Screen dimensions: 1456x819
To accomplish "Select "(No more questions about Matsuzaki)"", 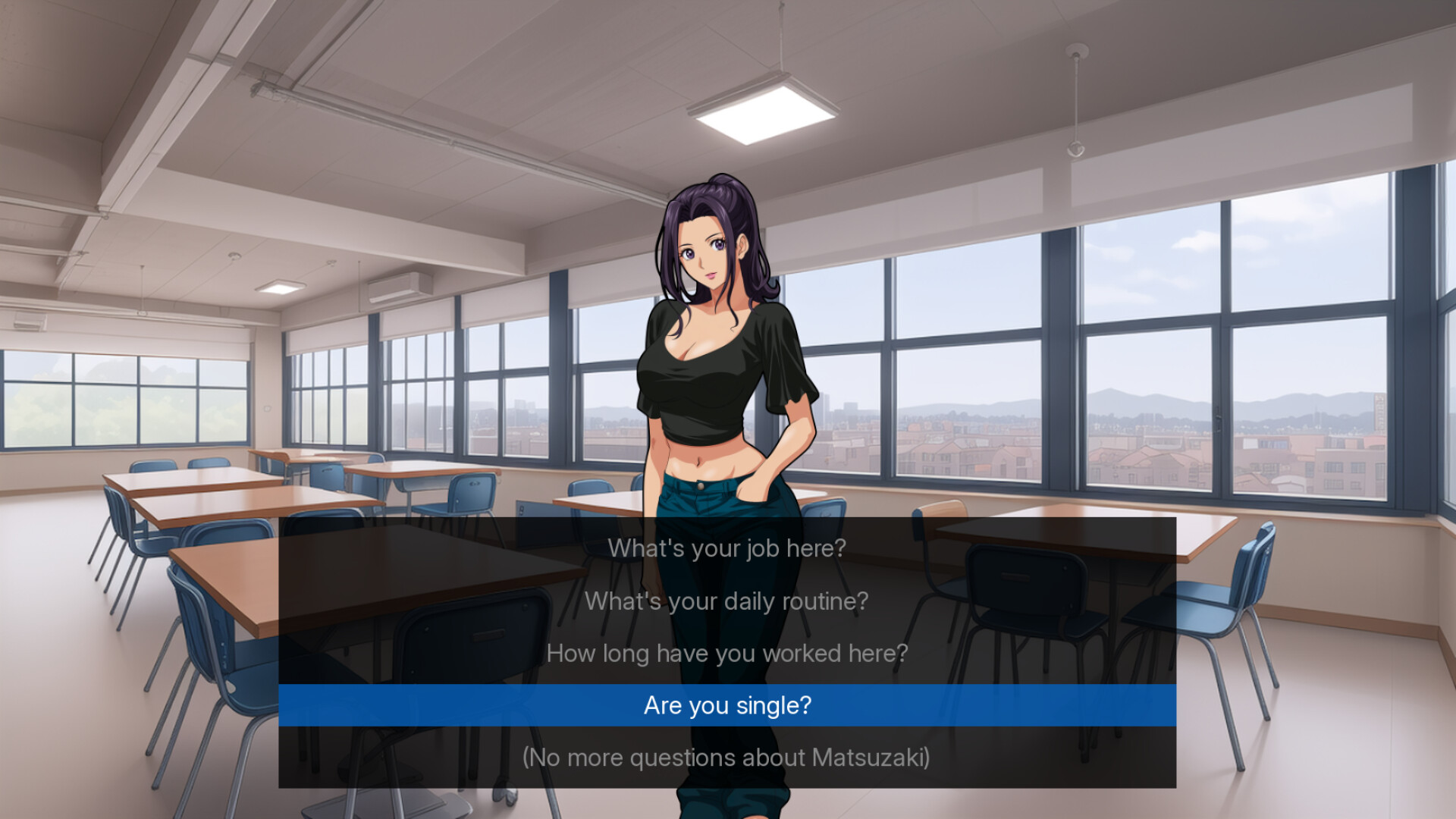I will point(726,756).
